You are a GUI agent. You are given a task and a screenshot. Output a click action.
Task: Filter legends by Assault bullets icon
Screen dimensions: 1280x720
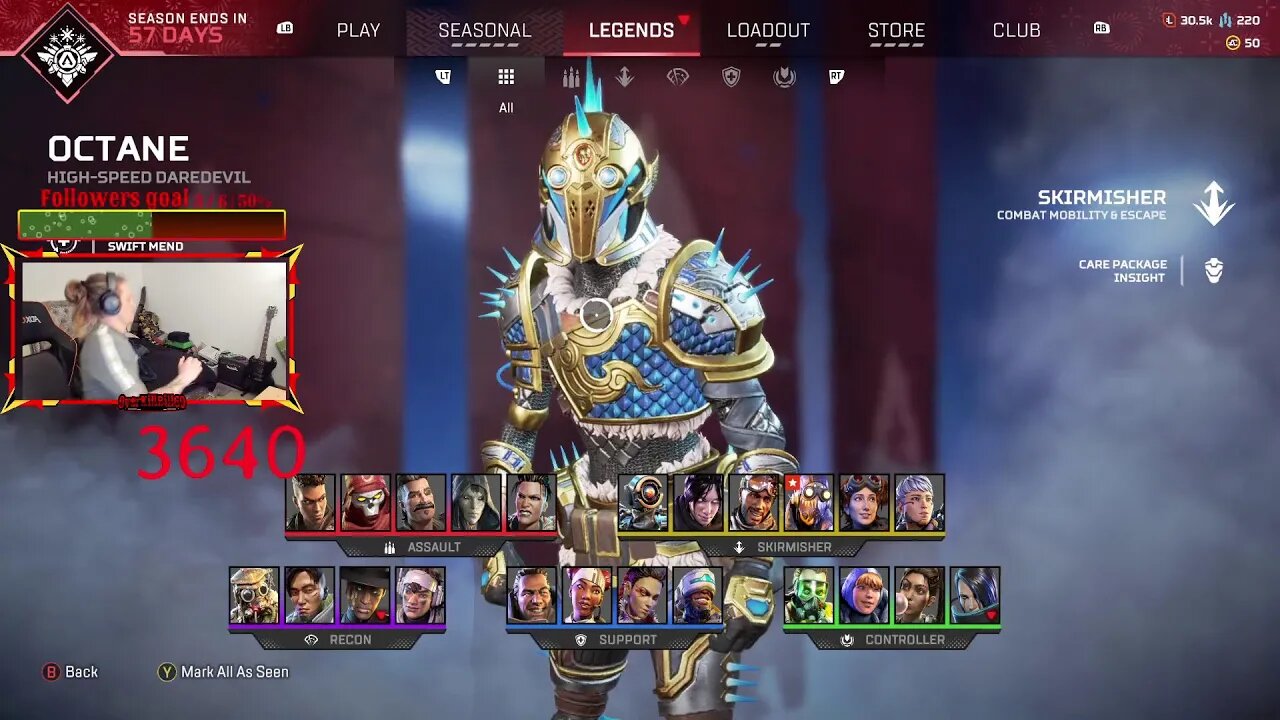tap(571, 78)
